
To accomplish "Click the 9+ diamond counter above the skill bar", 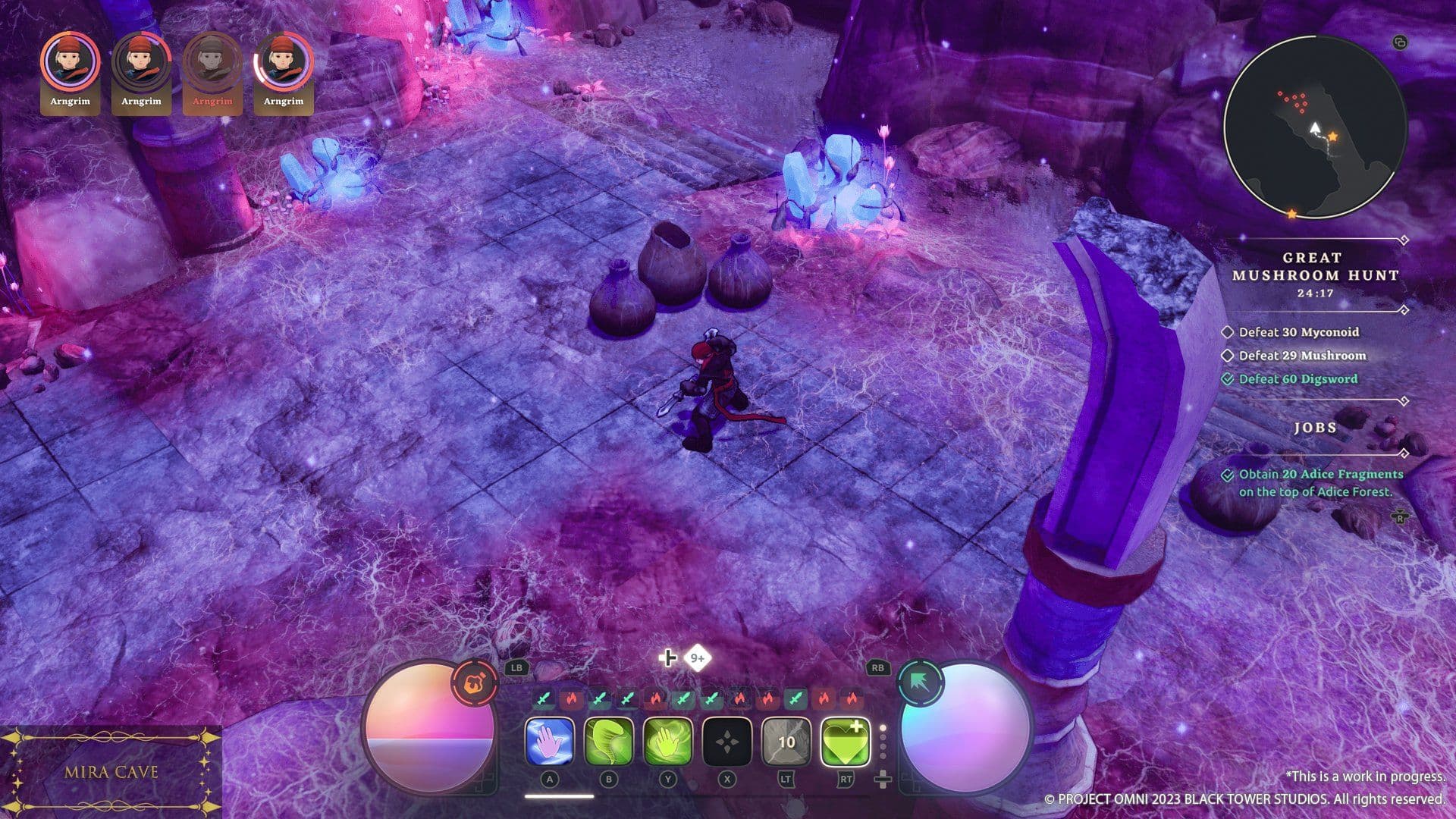I will 698,658.
